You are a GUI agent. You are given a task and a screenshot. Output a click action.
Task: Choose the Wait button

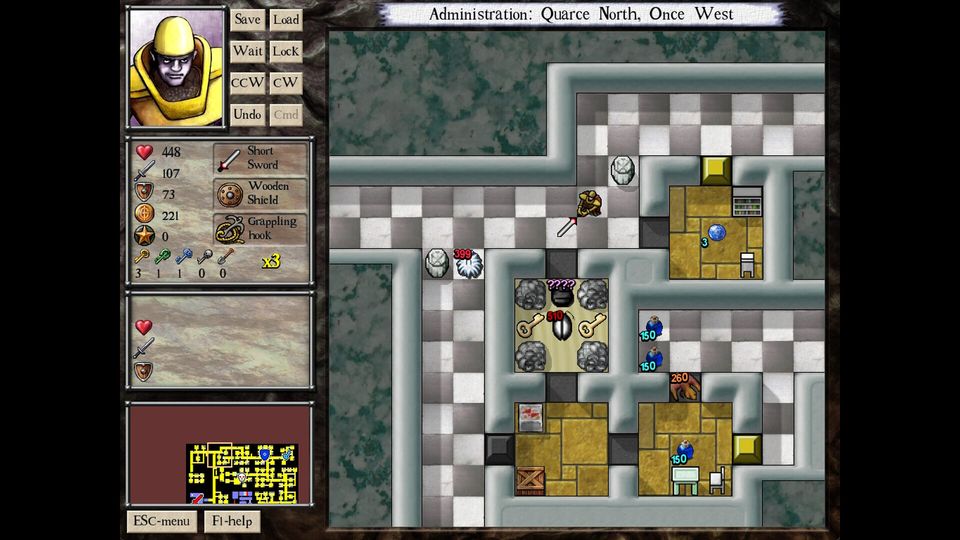click(247, 51)
